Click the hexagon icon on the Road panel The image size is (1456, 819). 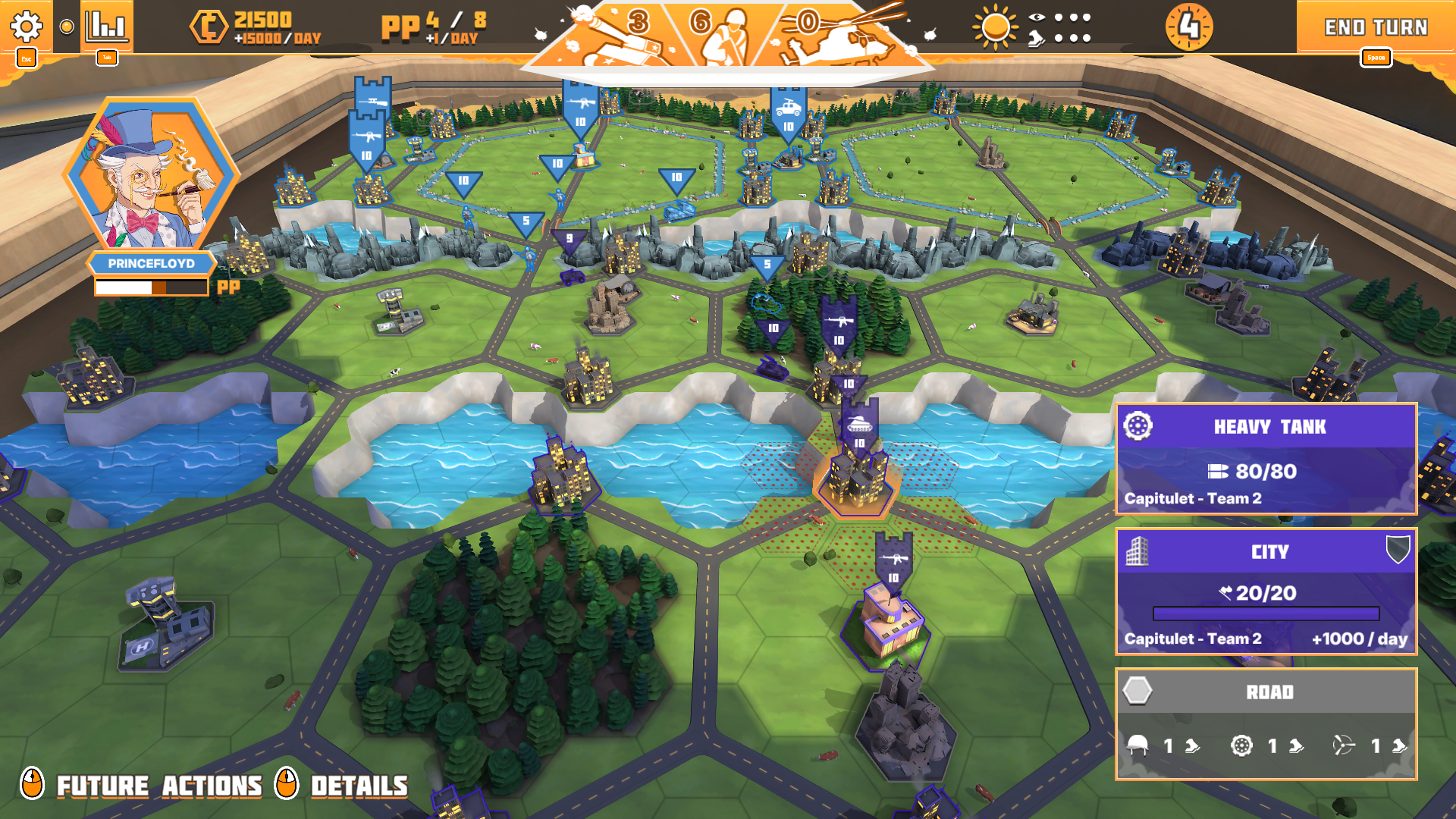(x=1136, y=692)
